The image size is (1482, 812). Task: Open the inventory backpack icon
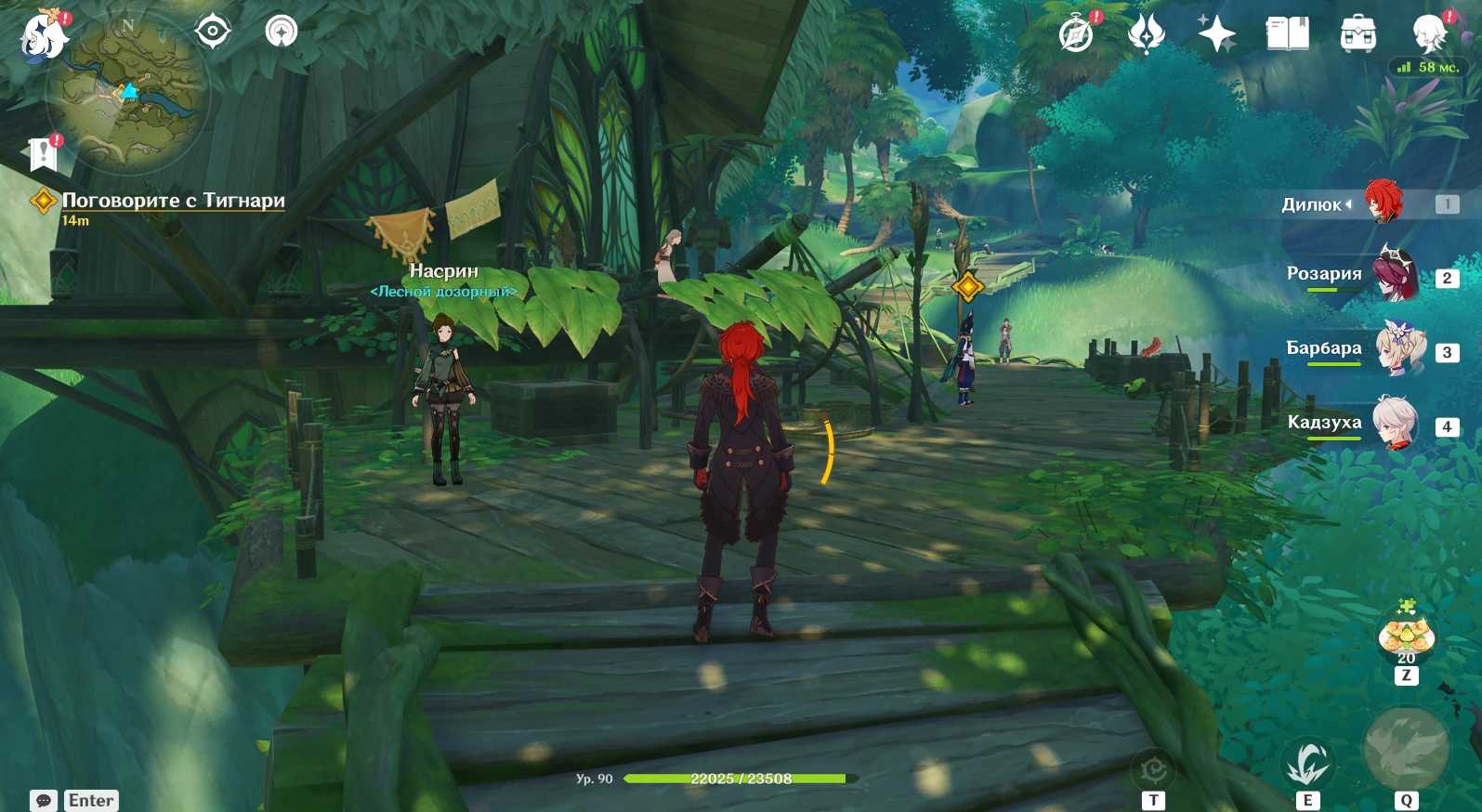1357,35
